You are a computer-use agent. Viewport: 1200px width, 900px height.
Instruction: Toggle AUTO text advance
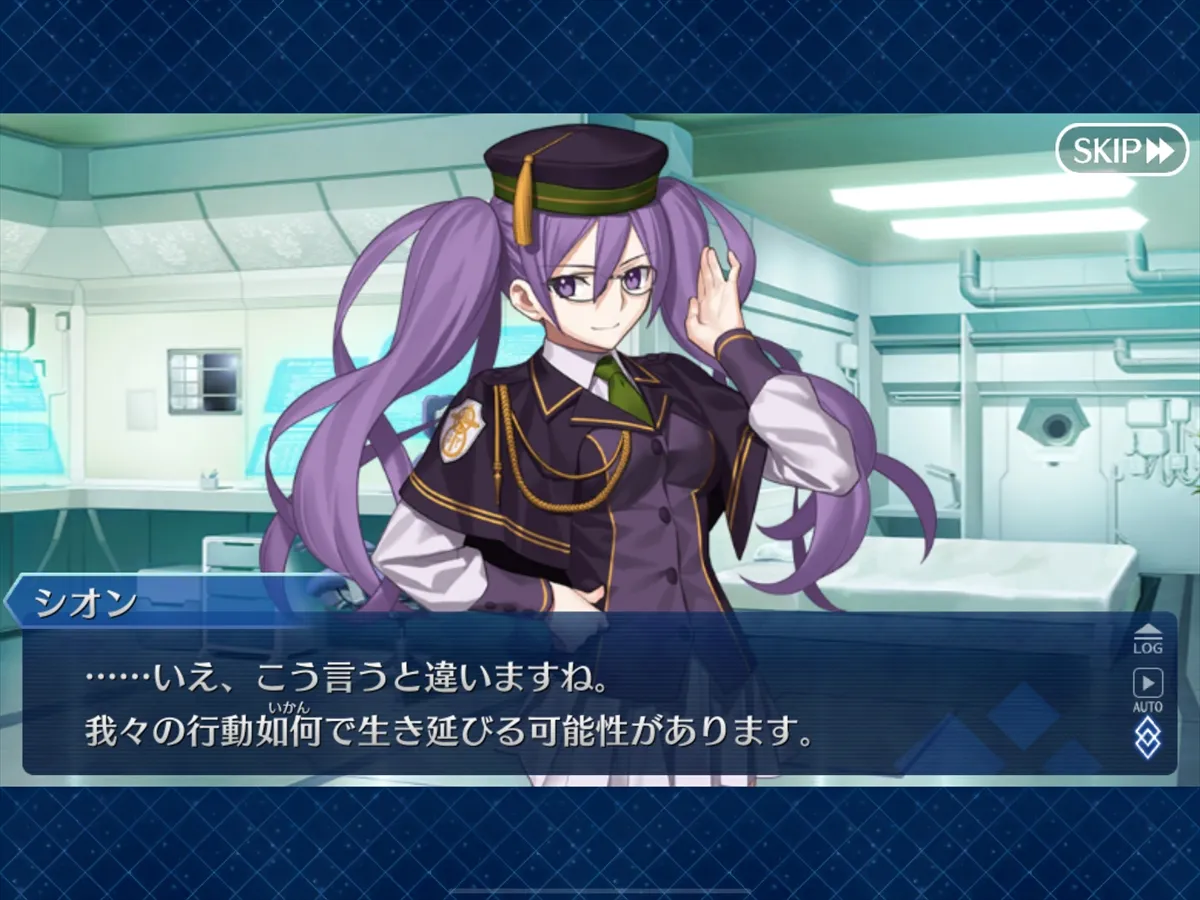point(1147,689)
